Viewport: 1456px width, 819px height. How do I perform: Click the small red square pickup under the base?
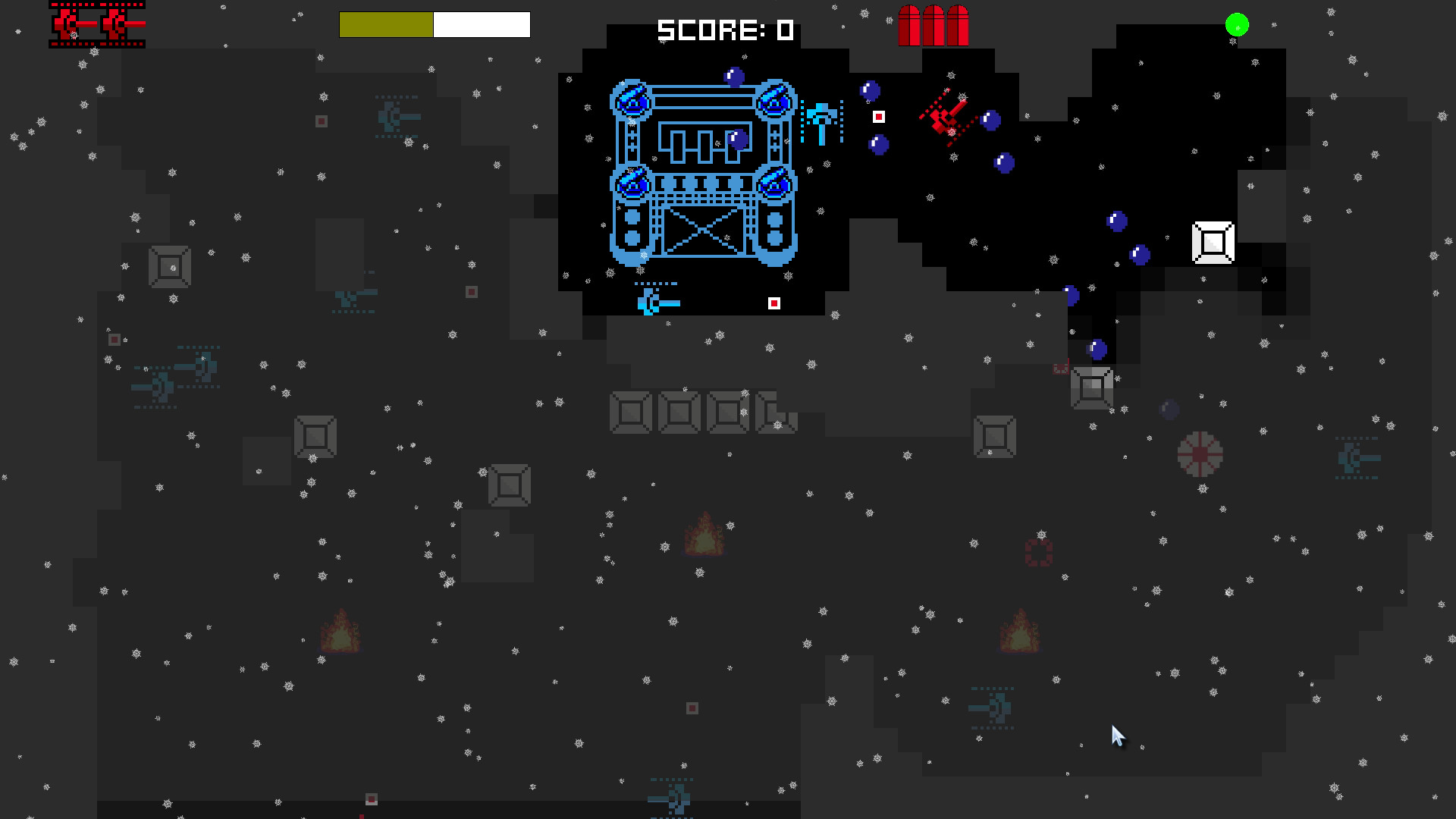tap(774, 303)
